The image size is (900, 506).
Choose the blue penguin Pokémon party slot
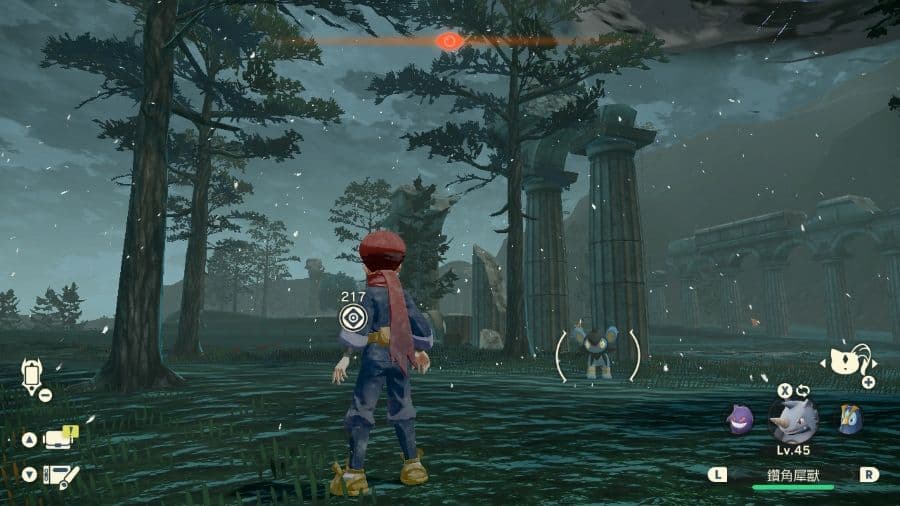[x=850, y=419]
